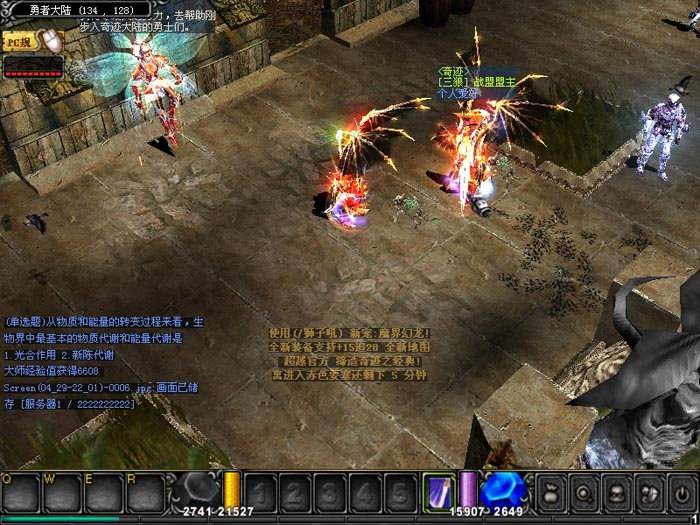Click the power exit button
This screenshot has width=700, height=525.
[x=682, y=493]
